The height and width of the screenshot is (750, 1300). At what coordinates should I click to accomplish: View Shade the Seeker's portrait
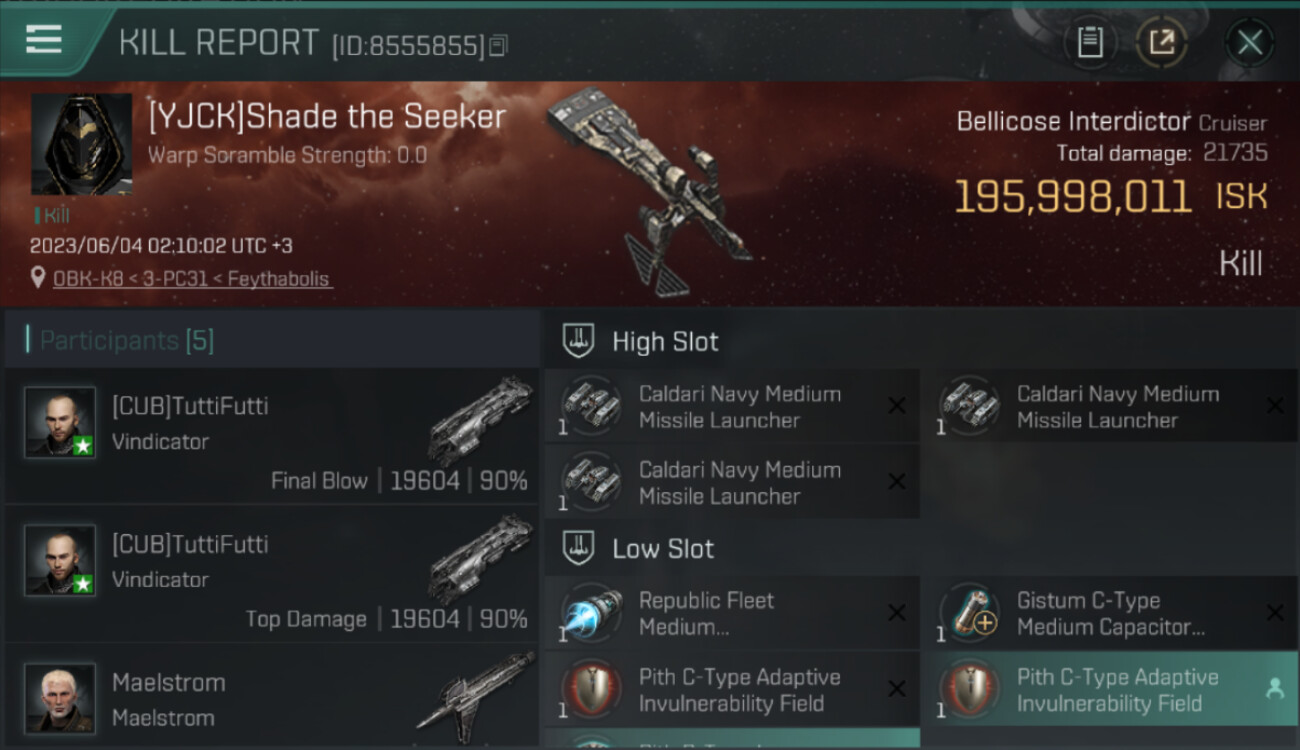[81, 144]
